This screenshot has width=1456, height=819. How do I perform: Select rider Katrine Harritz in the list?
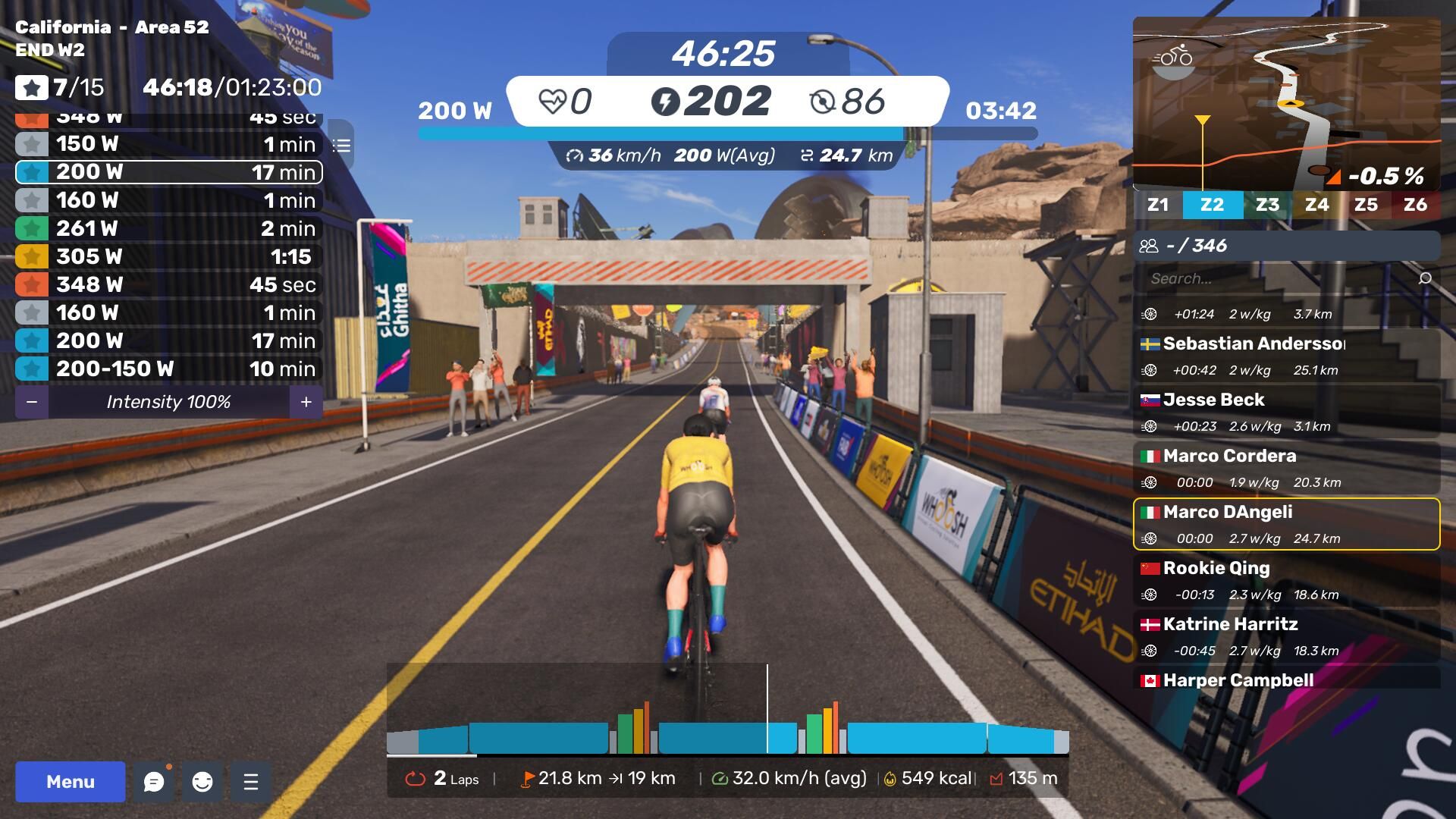[1286, 636]
